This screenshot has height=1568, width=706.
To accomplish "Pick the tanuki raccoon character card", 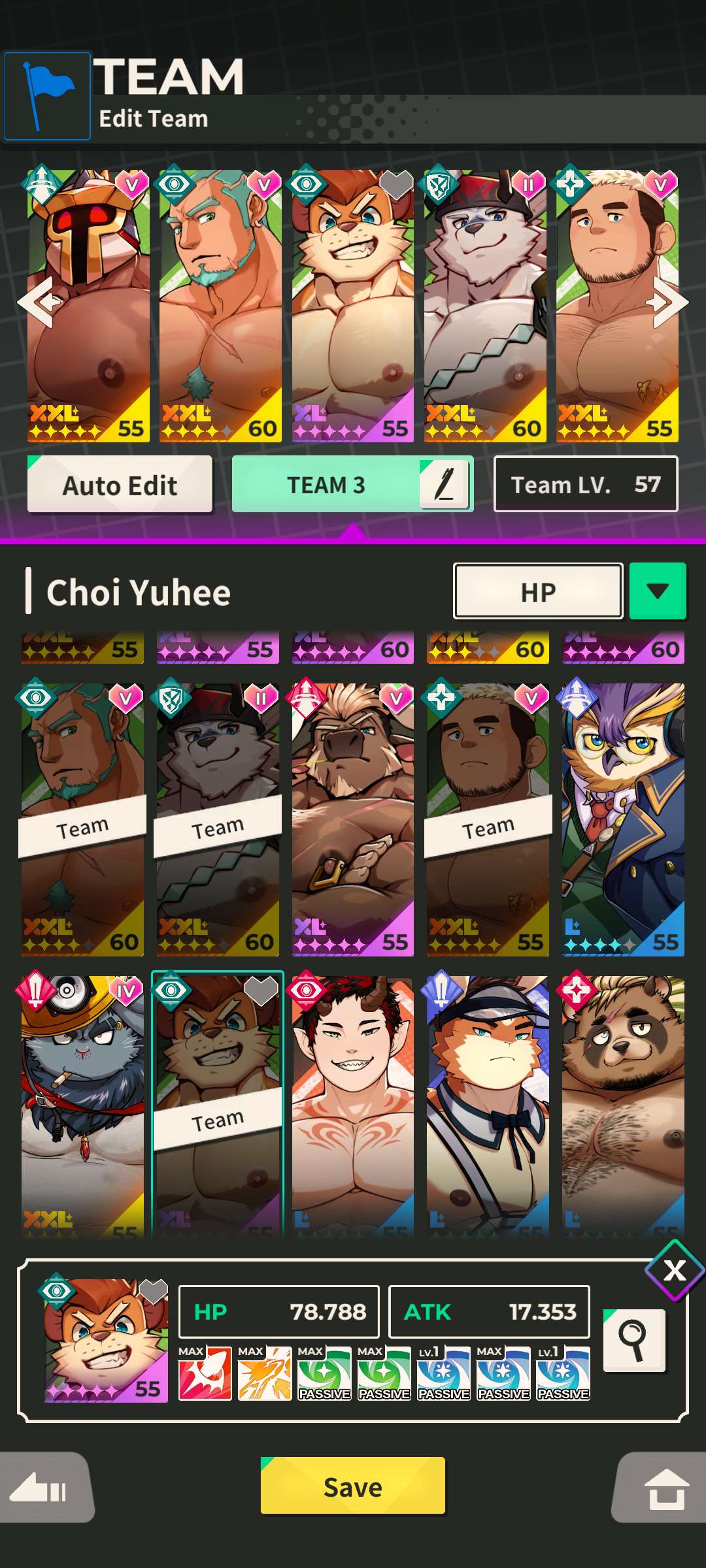I will click(x=622, y=1104).
